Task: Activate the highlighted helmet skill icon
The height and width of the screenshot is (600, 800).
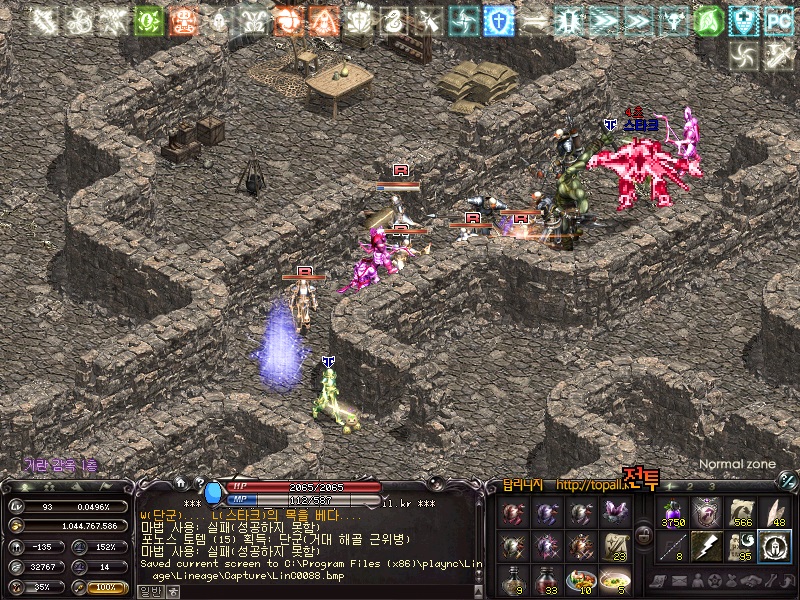Action: pos(774,547)
